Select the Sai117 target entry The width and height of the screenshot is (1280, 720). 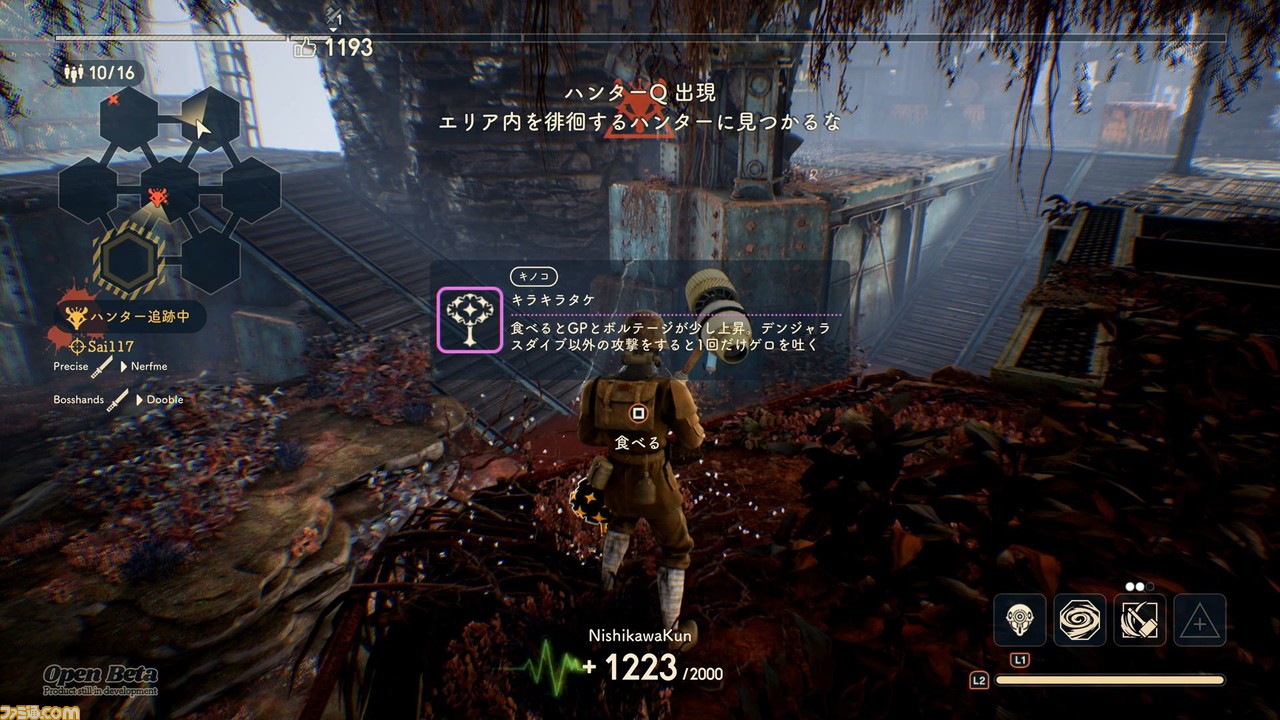103,346
